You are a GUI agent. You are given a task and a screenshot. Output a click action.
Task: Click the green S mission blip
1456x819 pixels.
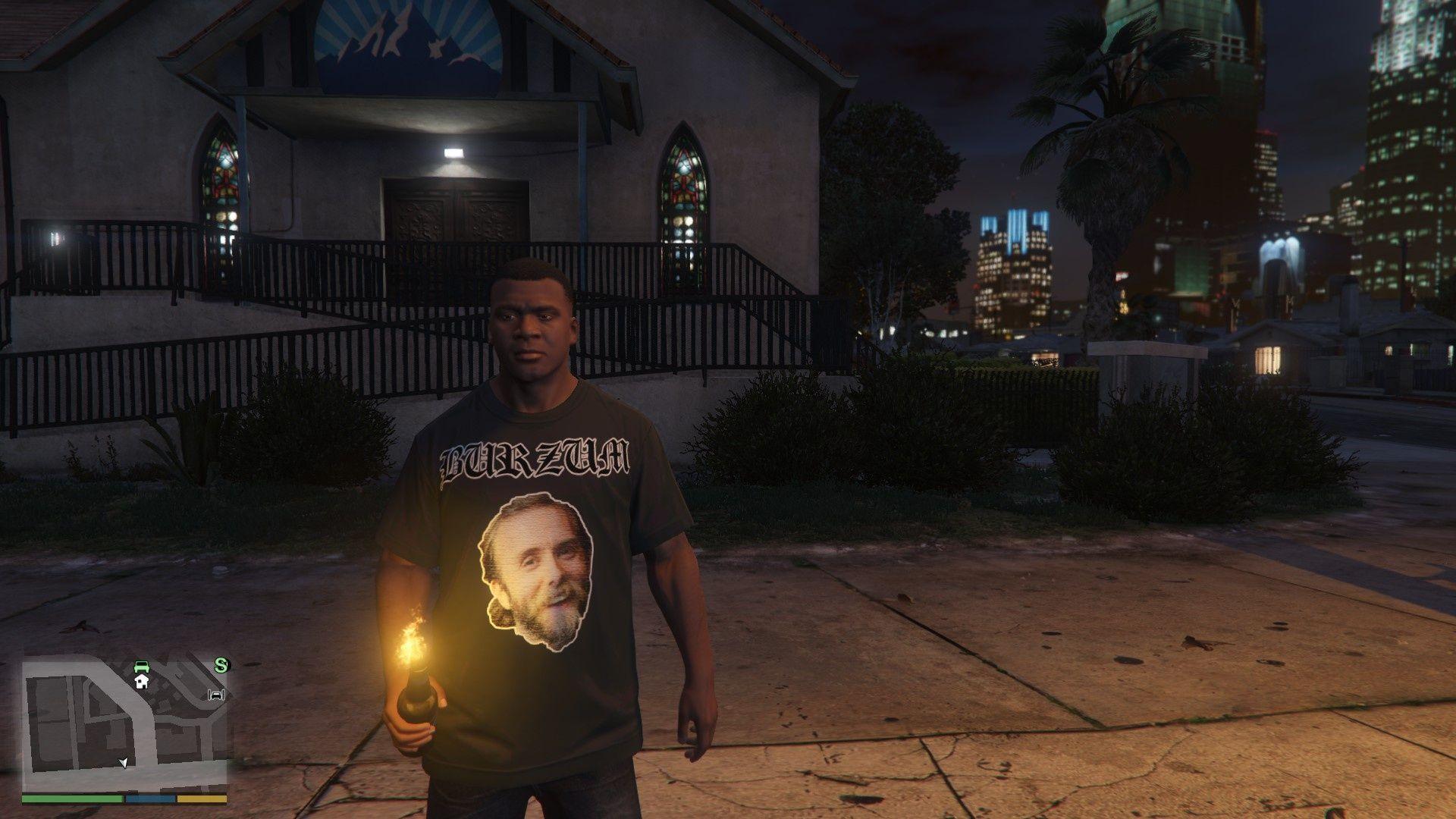pos(221,666)
